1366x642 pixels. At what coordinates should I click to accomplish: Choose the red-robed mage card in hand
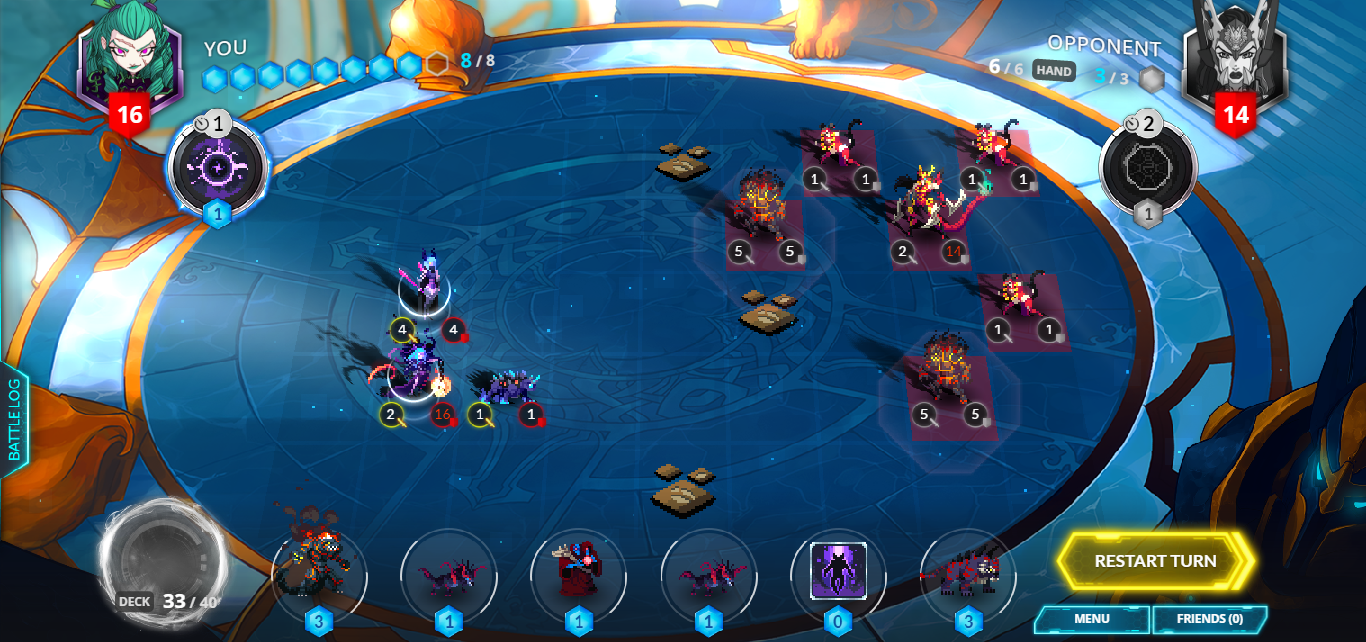point(578,575)
